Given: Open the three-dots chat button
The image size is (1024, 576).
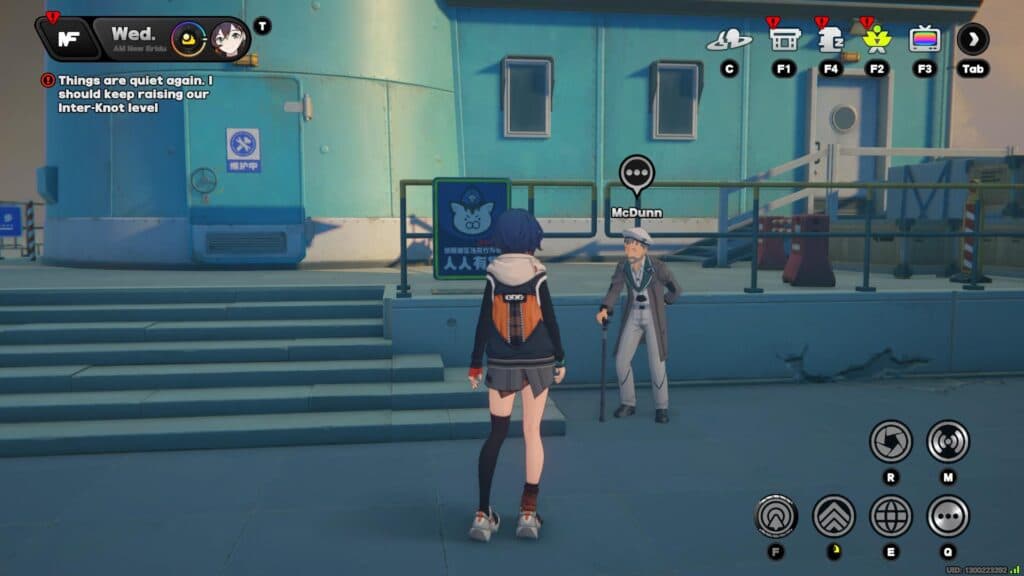Looking at the screenshot, I should [x=948, y=516].
